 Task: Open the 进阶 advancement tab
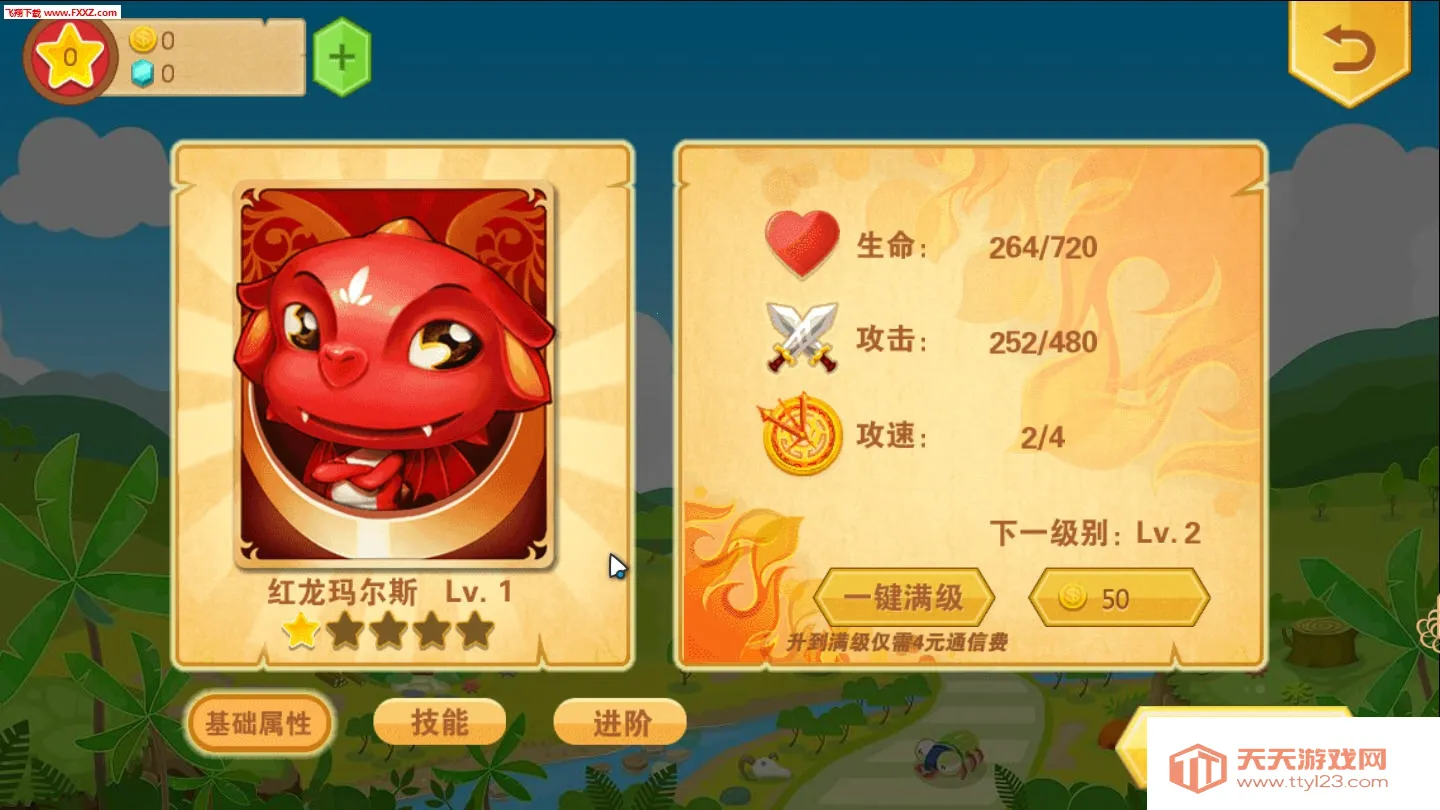point(619,722)
